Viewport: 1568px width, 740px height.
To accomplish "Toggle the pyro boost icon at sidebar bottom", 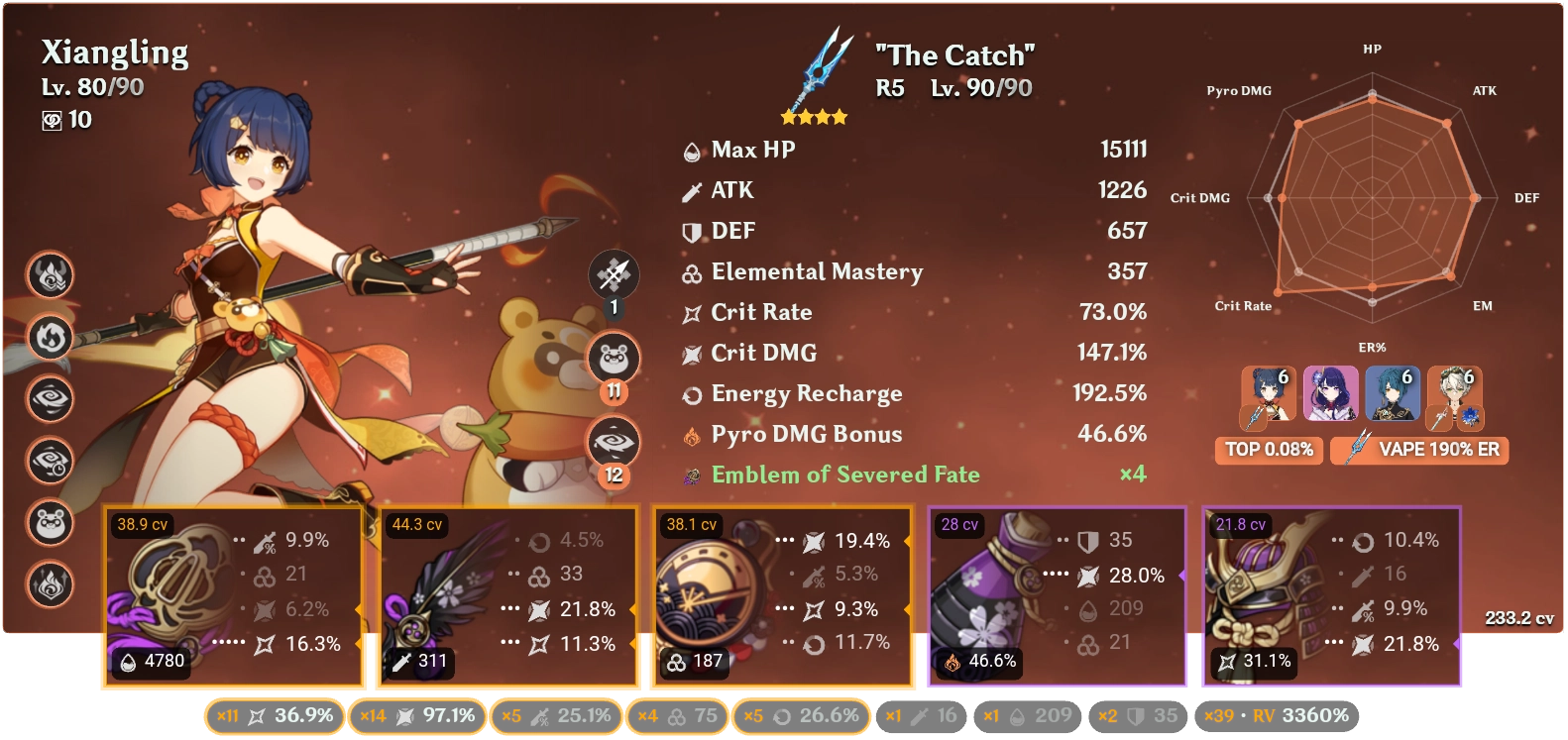I will (x=50, y=584).
